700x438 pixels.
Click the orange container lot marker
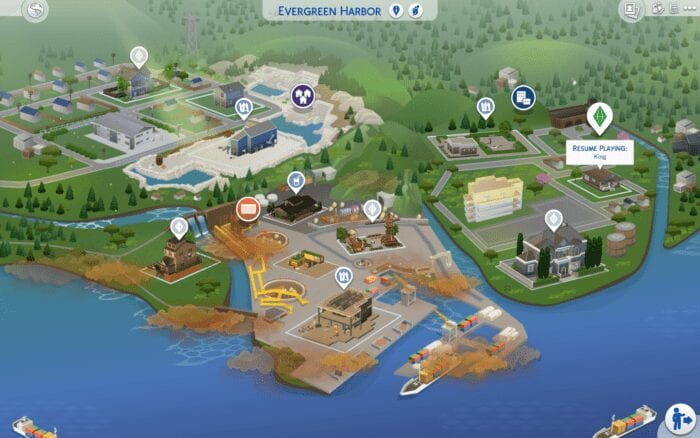click(x=248, y=208)
